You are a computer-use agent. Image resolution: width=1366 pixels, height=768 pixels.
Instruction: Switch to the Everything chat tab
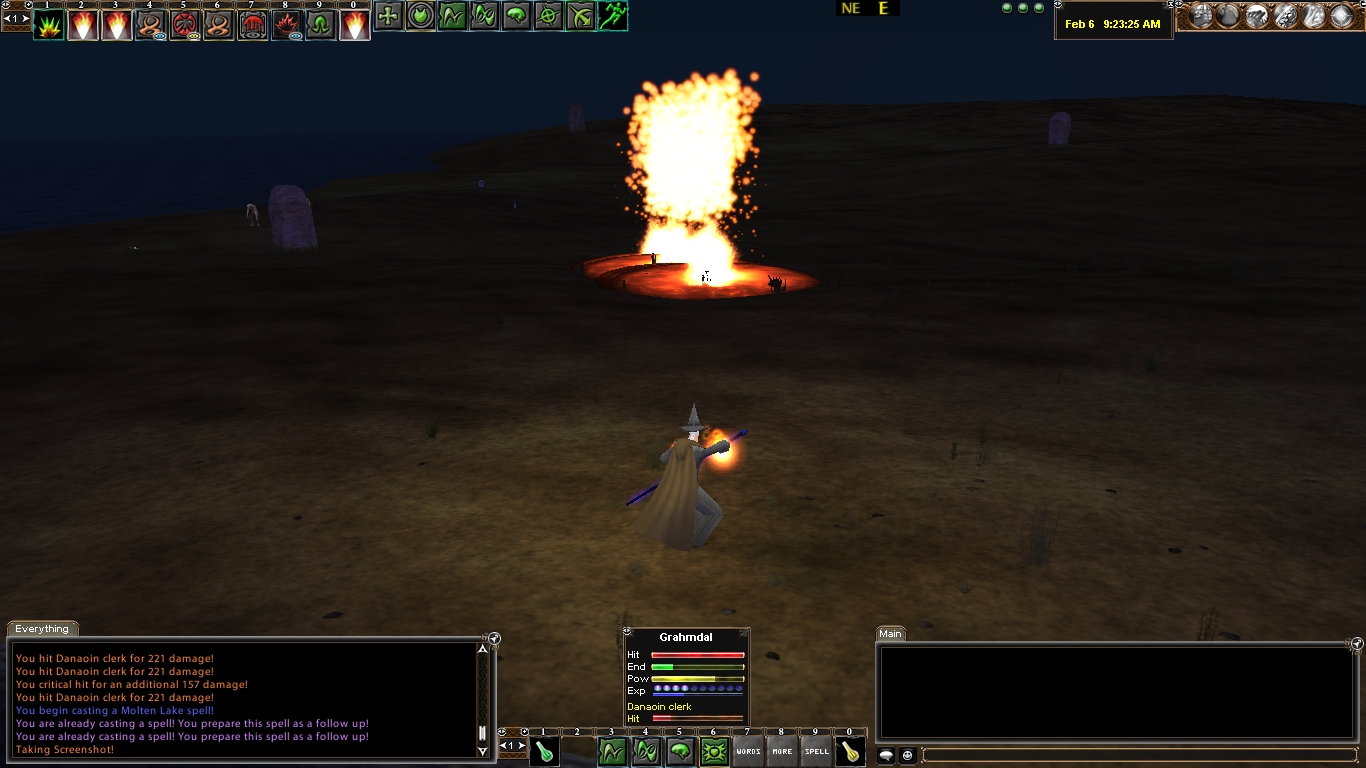coord(42,629)
